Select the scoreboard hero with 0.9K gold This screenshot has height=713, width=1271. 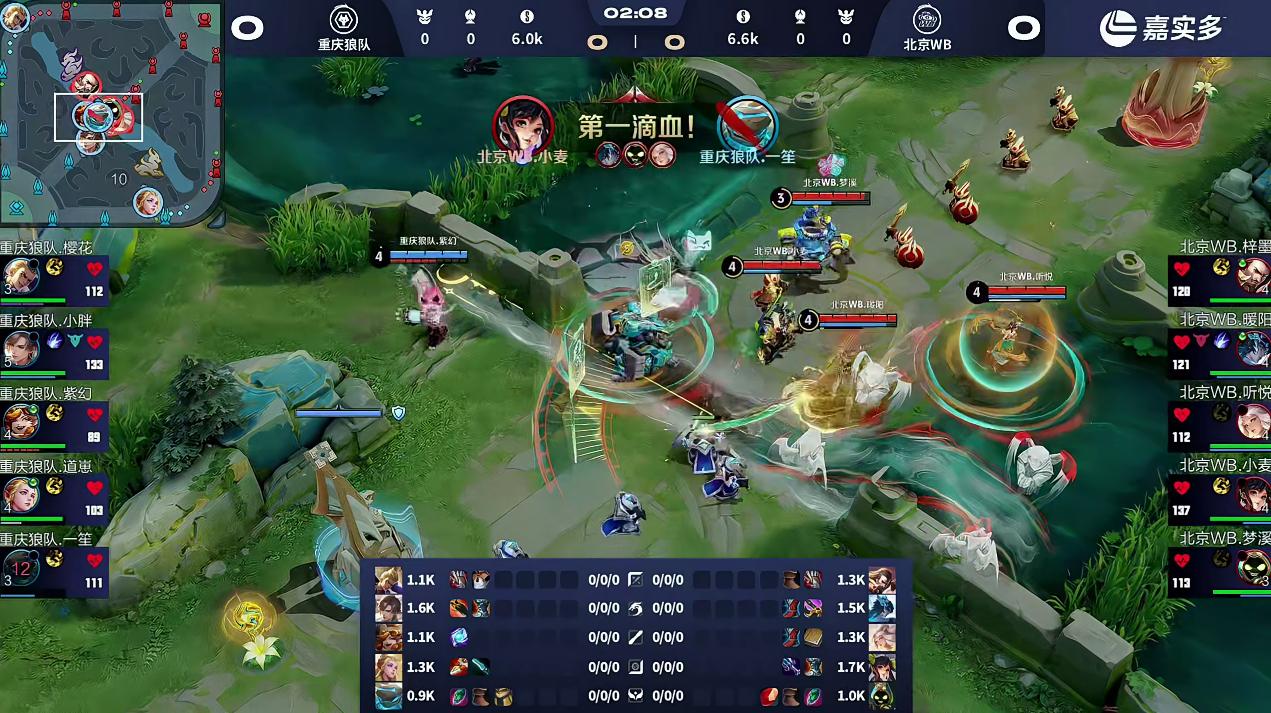[388, 696]
